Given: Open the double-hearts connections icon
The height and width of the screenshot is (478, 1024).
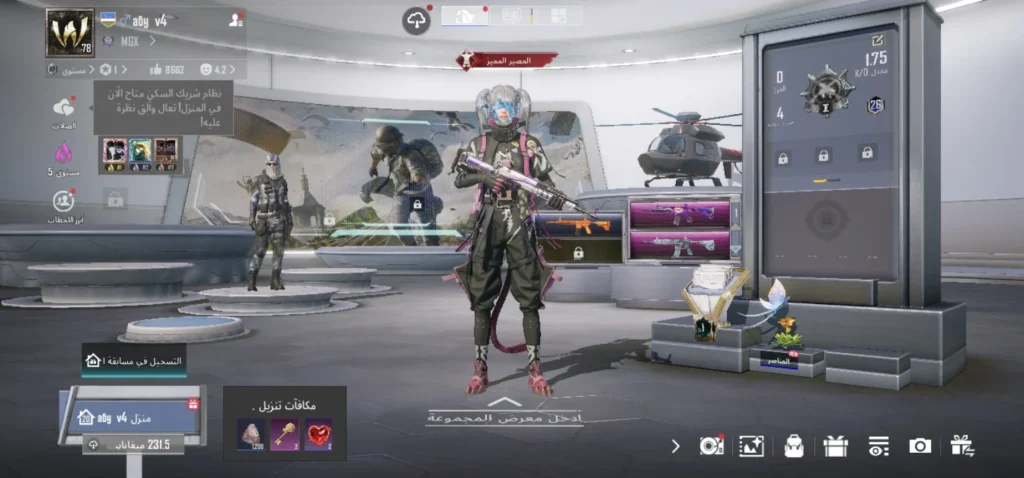Looking at the screenshot, I should [x=64, y=108].
